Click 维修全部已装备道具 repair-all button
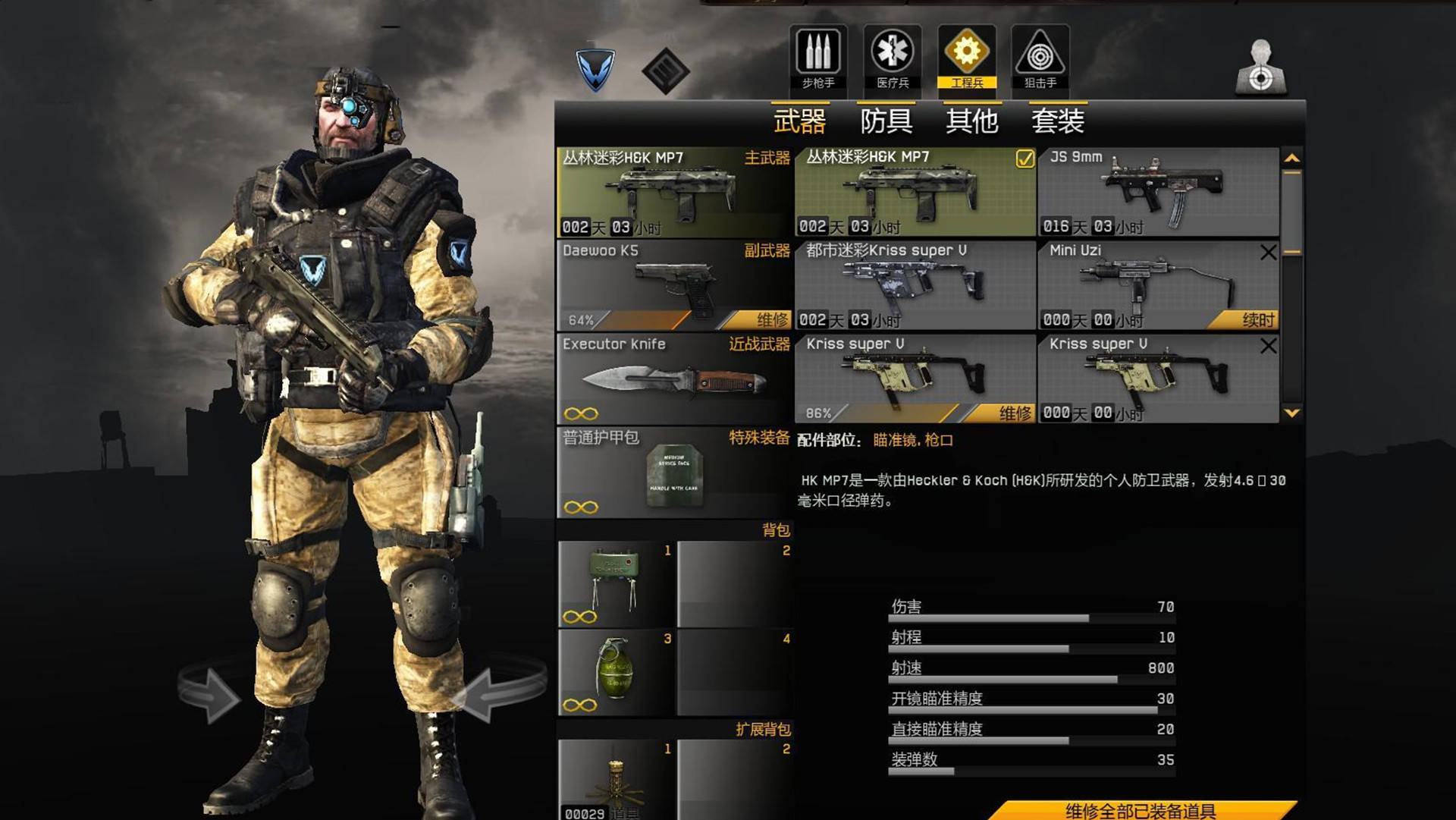 coord(1140,811)
